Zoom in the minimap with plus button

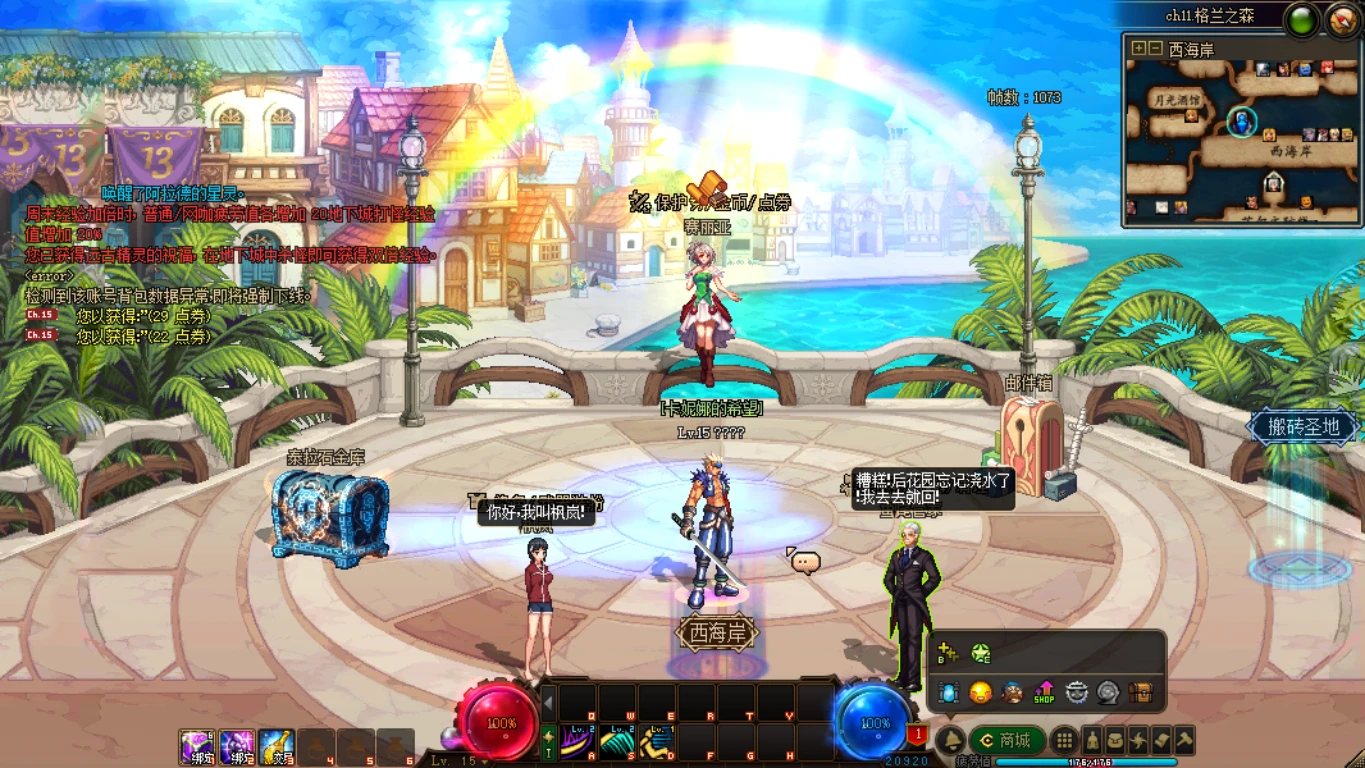click(x=1138, y=48)
